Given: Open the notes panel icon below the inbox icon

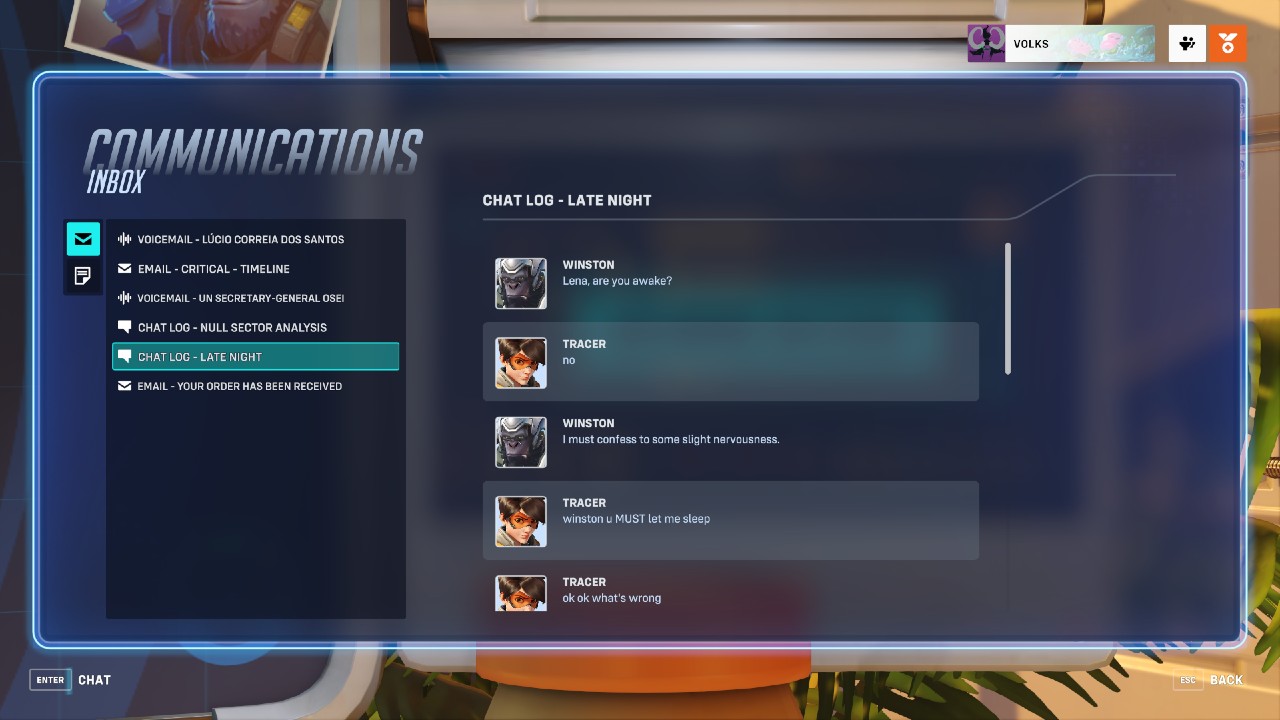Looking at the screenshot, I should click(x=83, y=276).
